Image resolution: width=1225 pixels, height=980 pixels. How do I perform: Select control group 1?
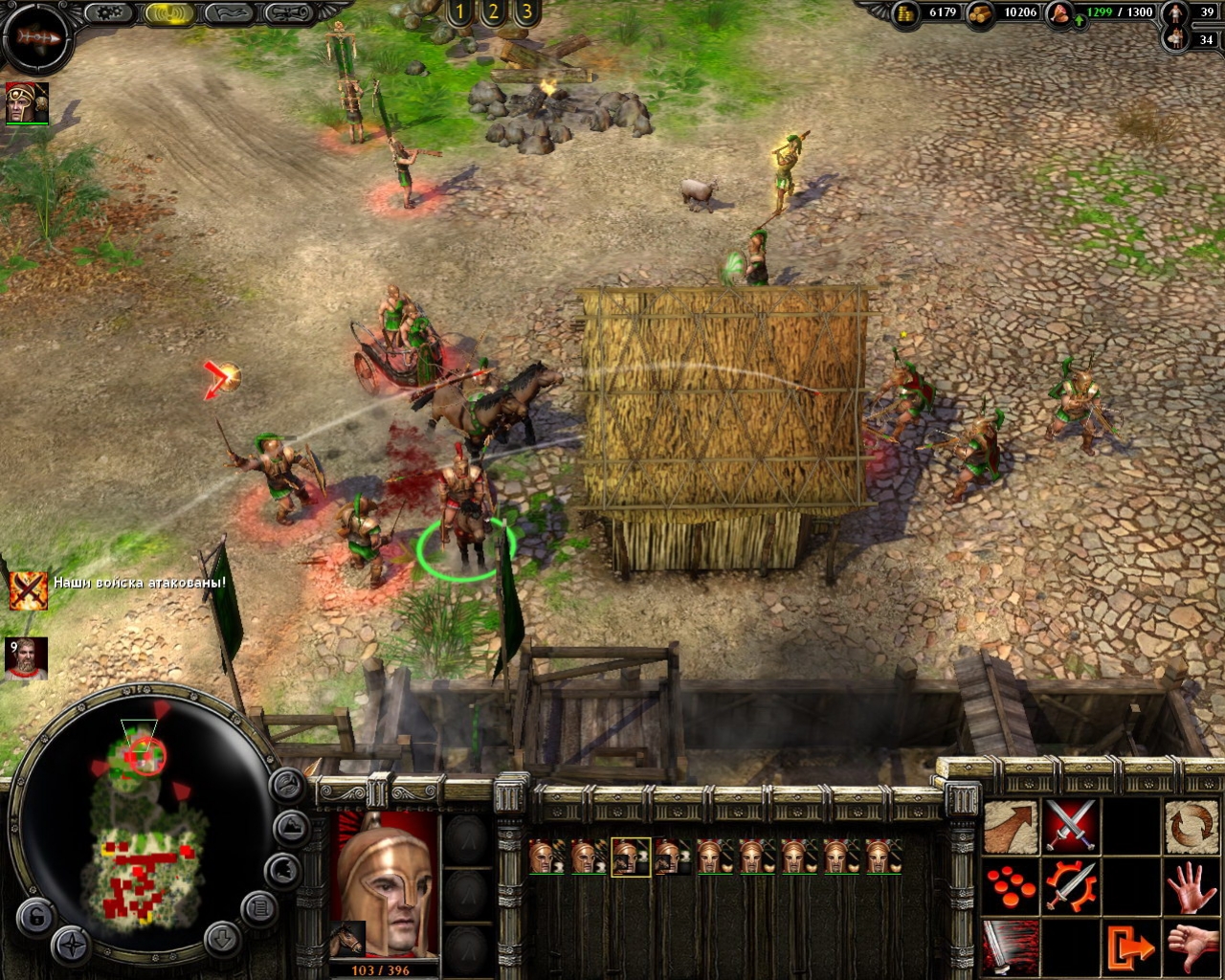click(459, 12)
